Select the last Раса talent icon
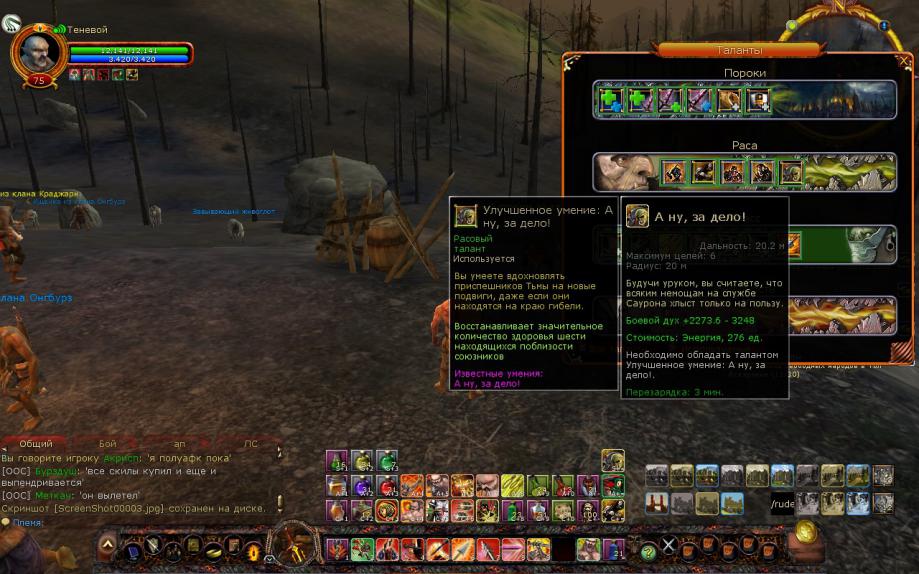Screen dimensions: 919x574 click(790, 173)
